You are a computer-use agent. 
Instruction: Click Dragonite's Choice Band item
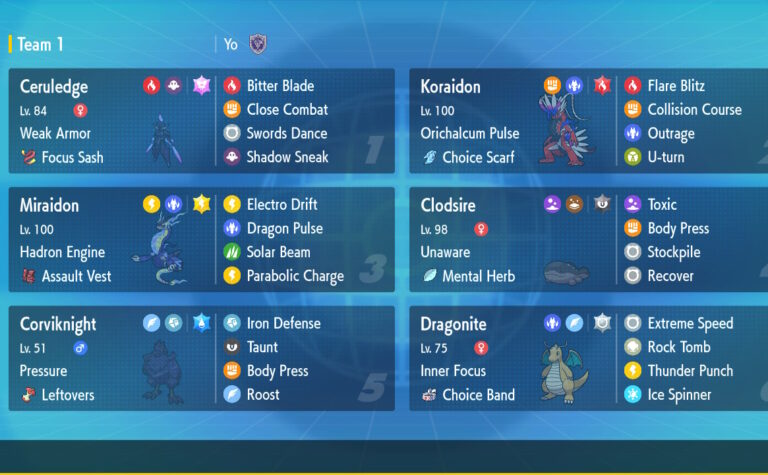477,395
